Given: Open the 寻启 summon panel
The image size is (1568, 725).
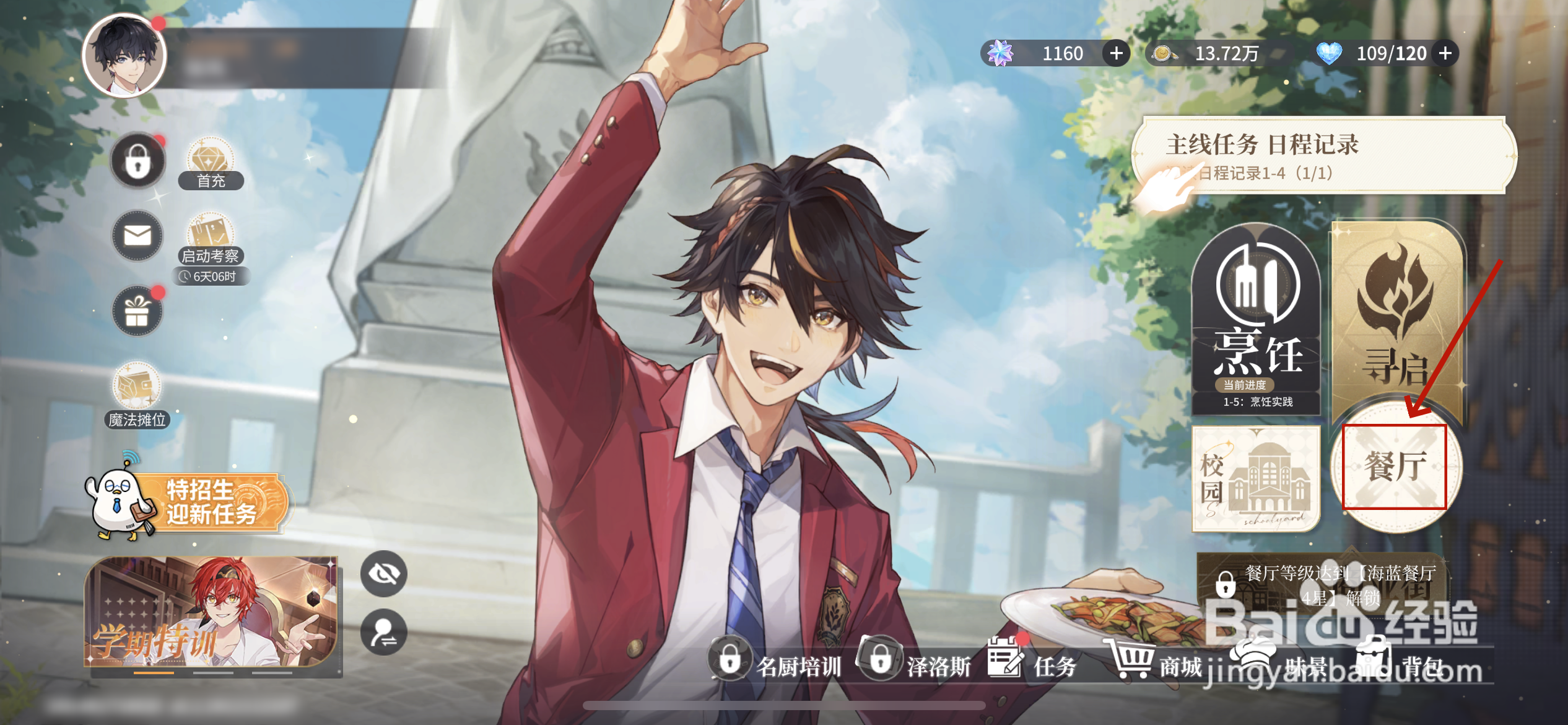Looking at the screenshot, I should point(1397,316).
